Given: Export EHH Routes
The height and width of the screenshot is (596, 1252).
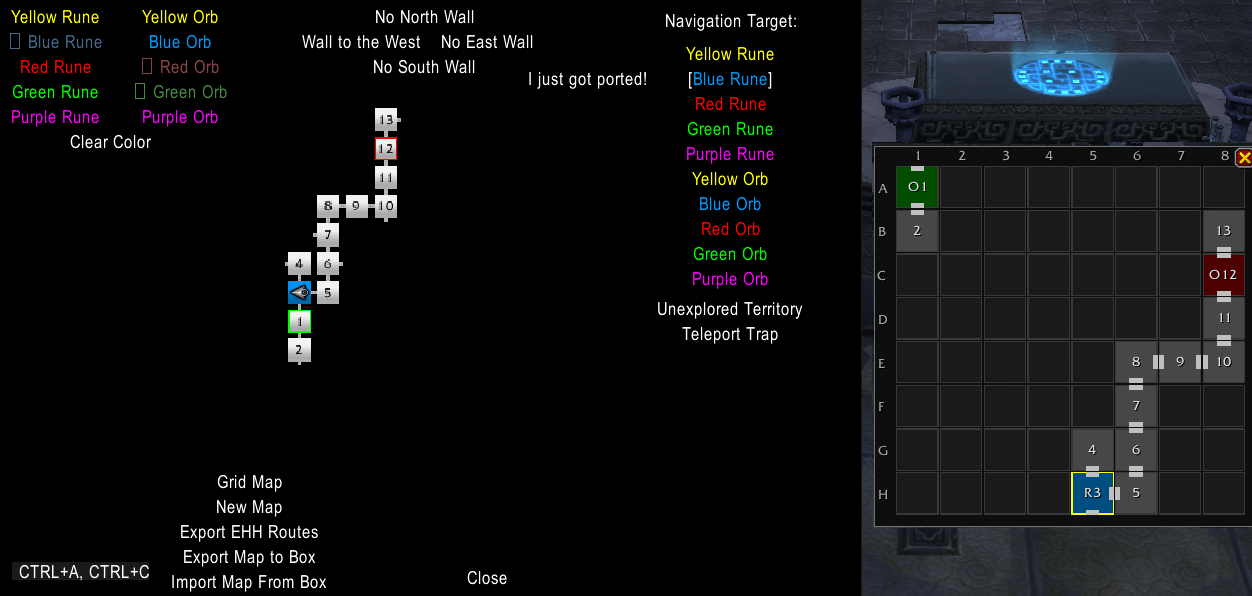Looking at the screenshot, I should click(249, 532).
